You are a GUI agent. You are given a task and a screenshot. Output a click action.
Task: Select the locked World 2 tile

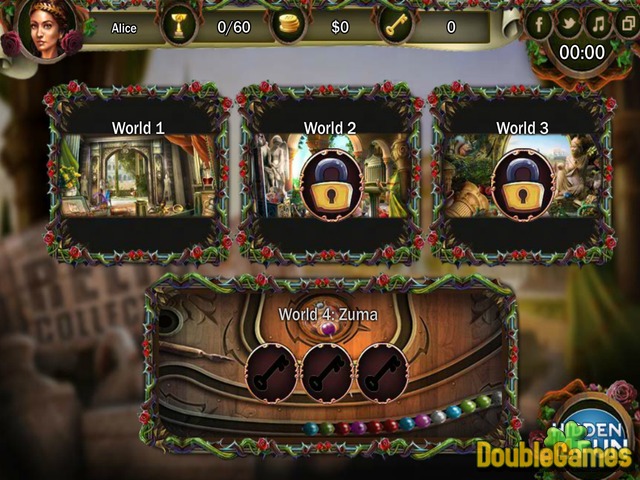[x=330, y=175]
